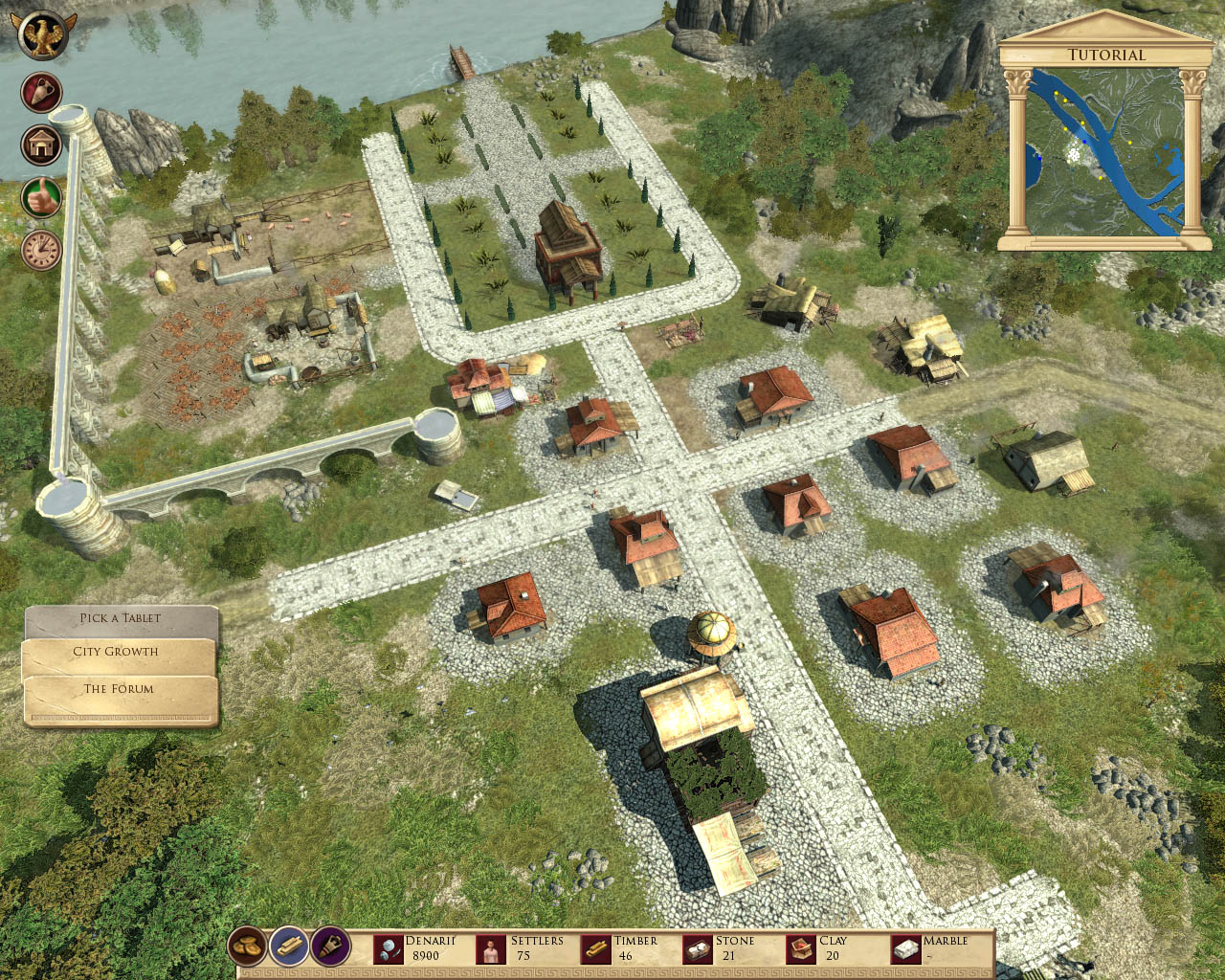The width and height of the screenshot is (1225, 980).
Task: Select the Pick a Tablet header
Action: click(121, 618)
